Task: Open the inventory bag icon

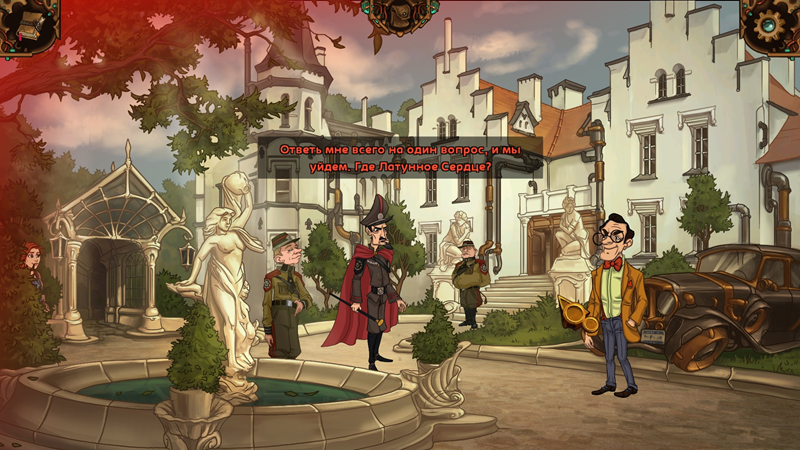Action: (399, 15)
